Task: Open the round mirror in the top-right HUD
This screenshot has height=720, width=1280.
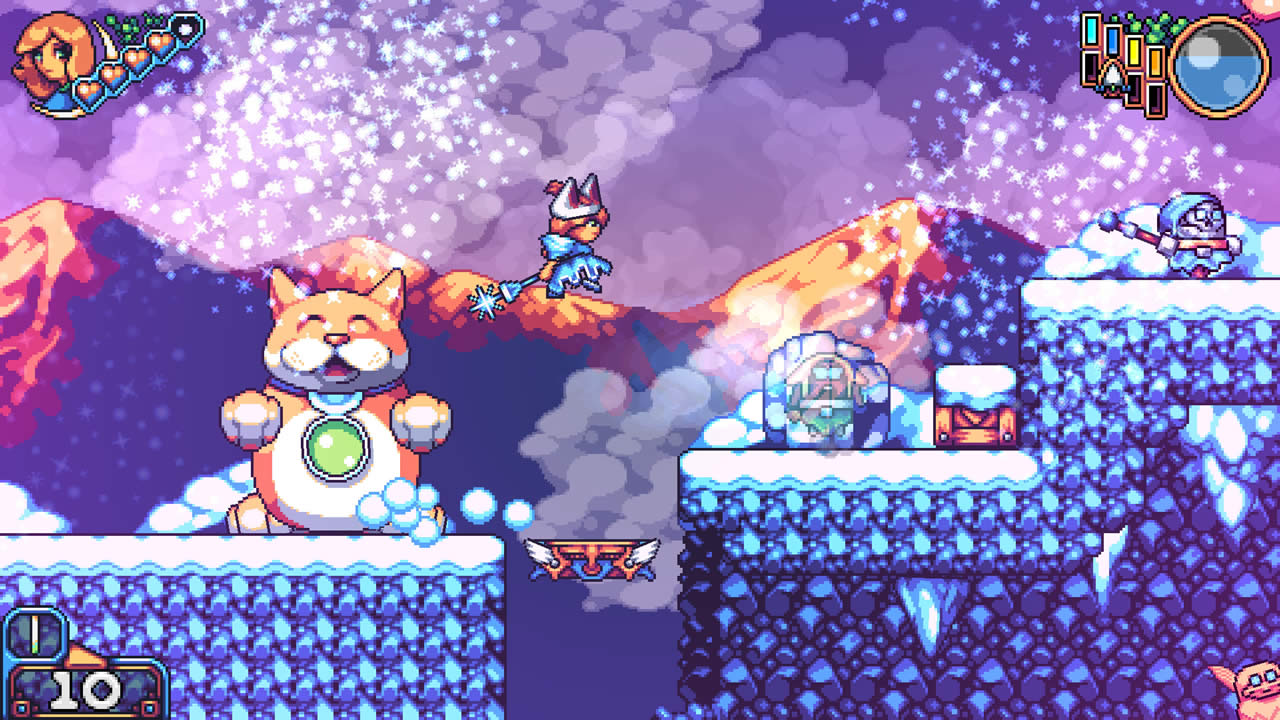Action: coord(1217,66)
